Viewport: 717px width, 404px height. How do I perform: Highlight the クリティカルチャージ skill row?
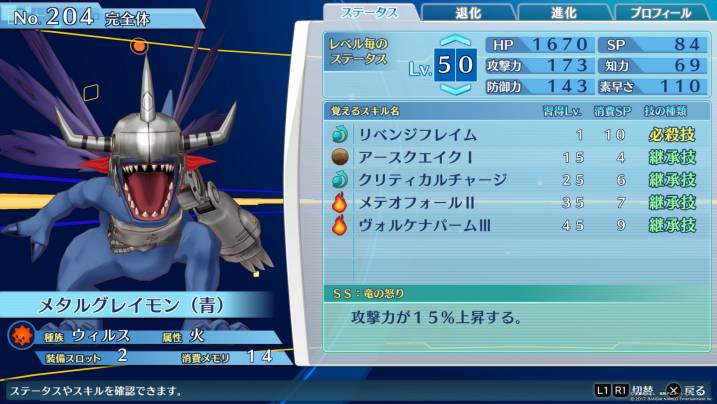(x=514, y=180)
